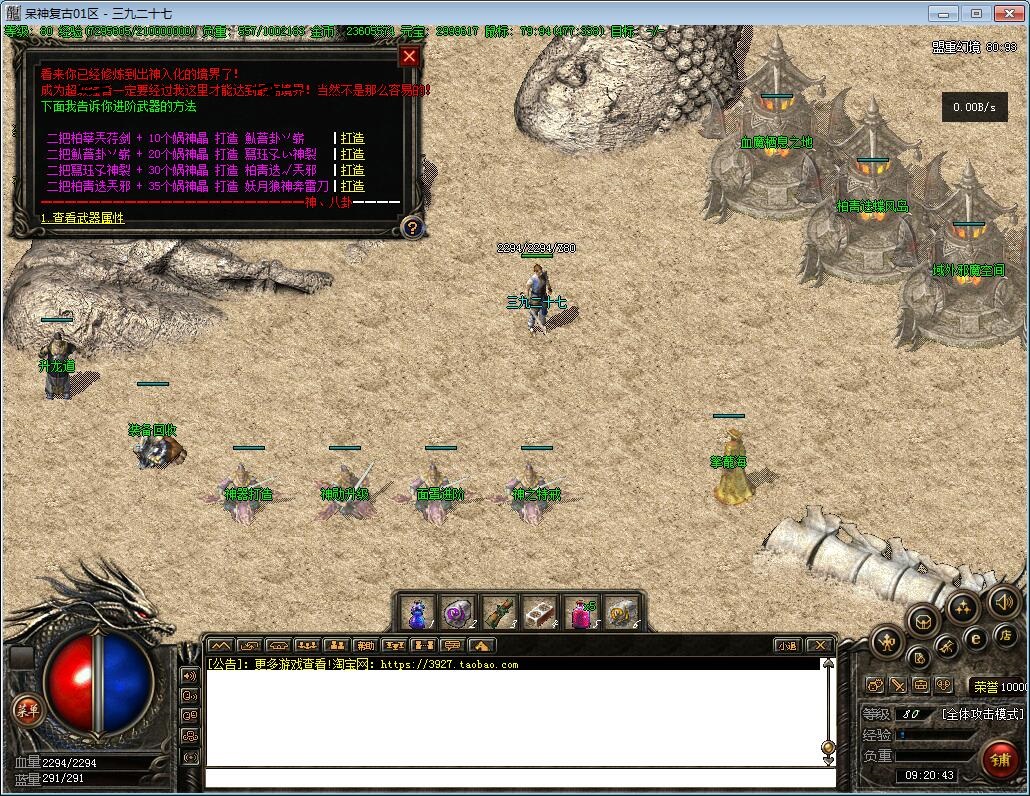Open the round 店 store icon
This screenshot has height=796, width=1030.
(x=1004, y=635)
